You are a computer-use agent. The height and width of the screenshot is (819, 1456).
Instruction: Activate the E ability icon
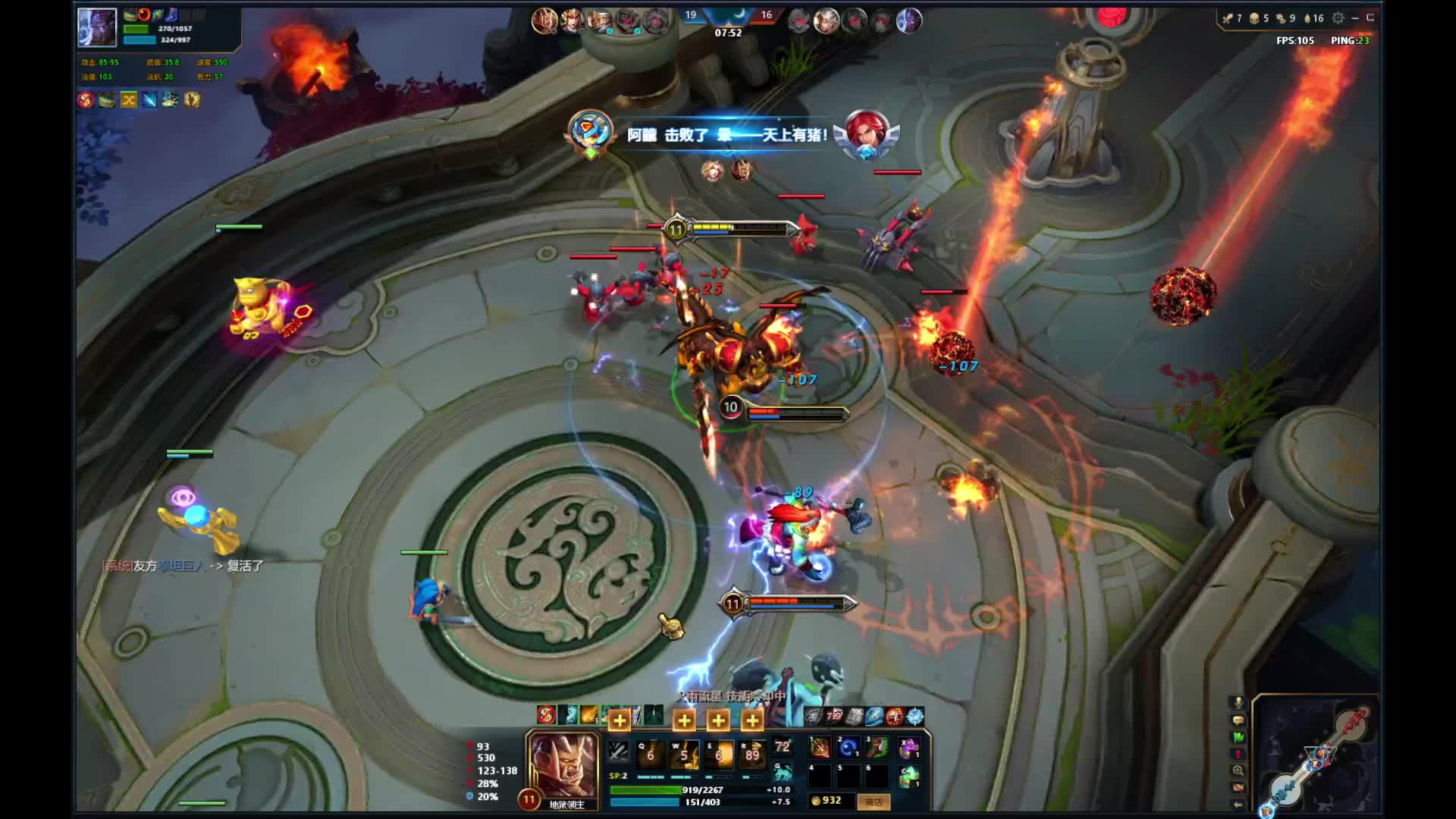click(x=718, y=754)
